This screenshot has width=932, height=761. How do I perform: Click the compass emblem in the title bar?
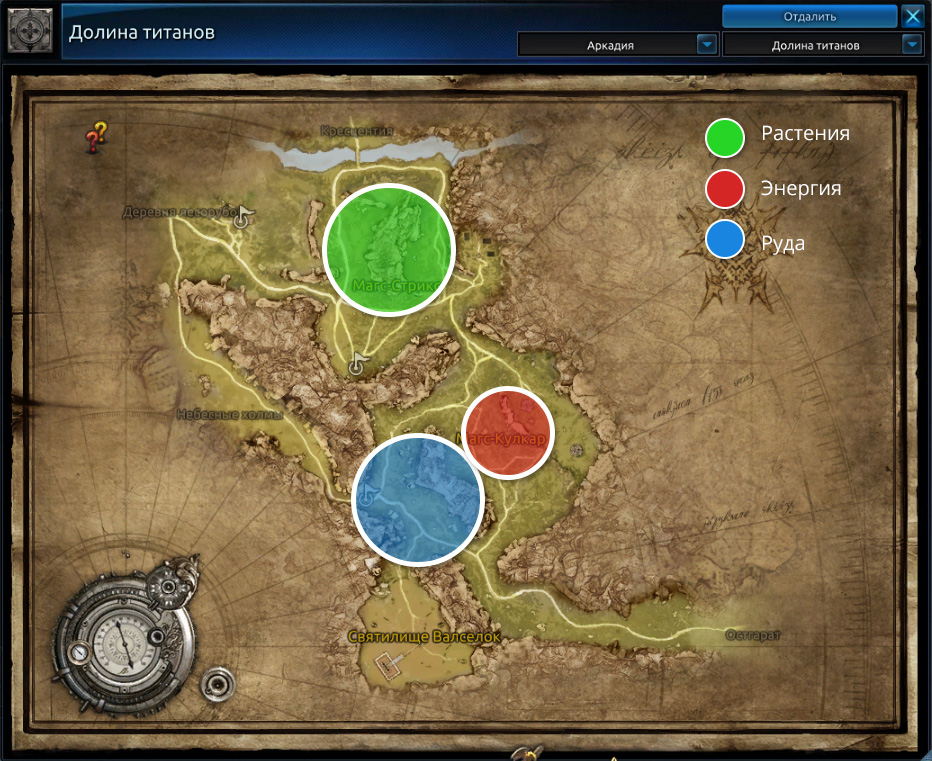coord(30,30)
